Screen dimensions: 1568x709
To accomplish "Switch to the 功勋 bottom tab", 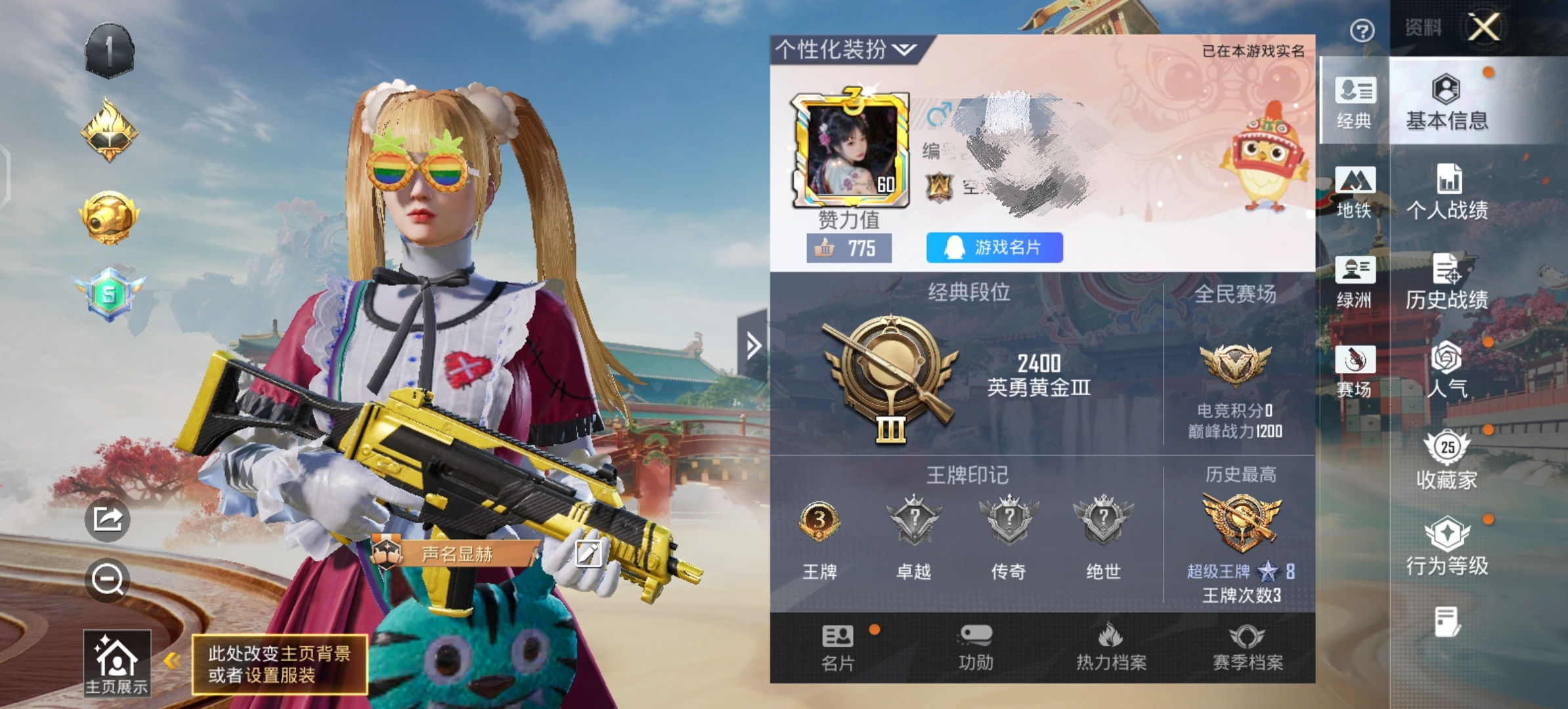I will [x=976, y=647].
